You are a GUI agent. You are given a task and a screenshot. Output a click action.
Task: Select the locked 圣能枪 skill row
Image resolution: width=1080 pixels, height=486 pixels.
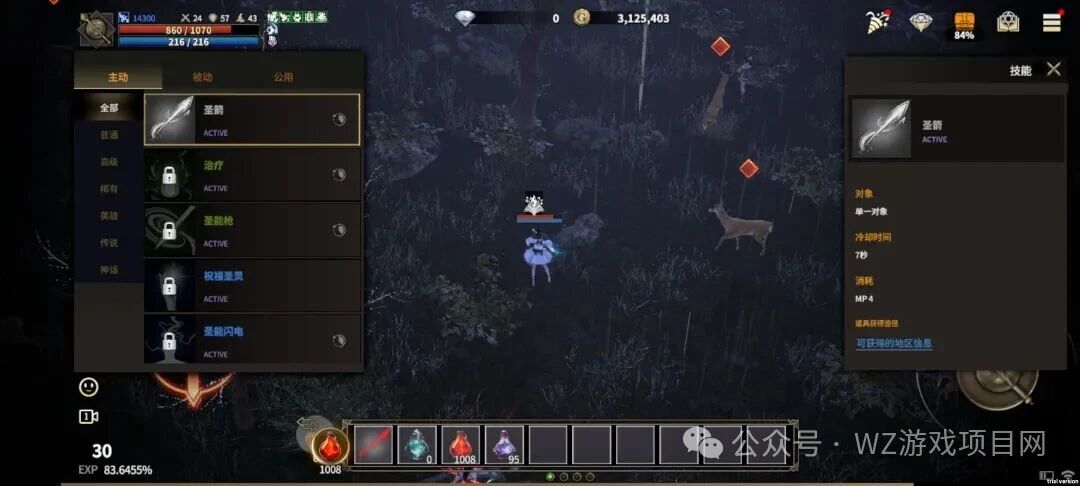252,230
